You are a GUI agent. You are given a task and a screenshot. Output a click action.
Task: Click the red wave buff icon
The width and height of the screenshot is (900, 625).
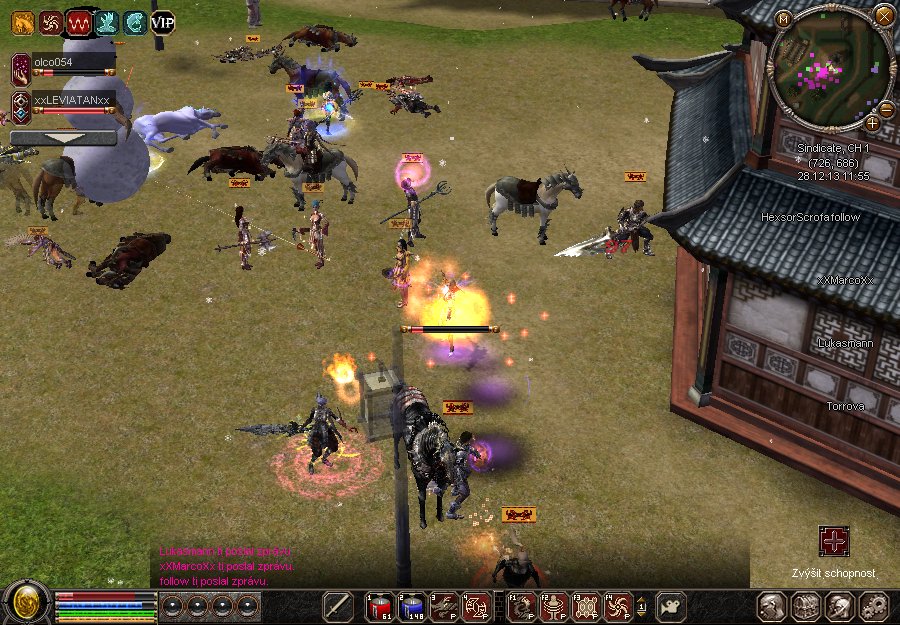click(x=78, y=21)
